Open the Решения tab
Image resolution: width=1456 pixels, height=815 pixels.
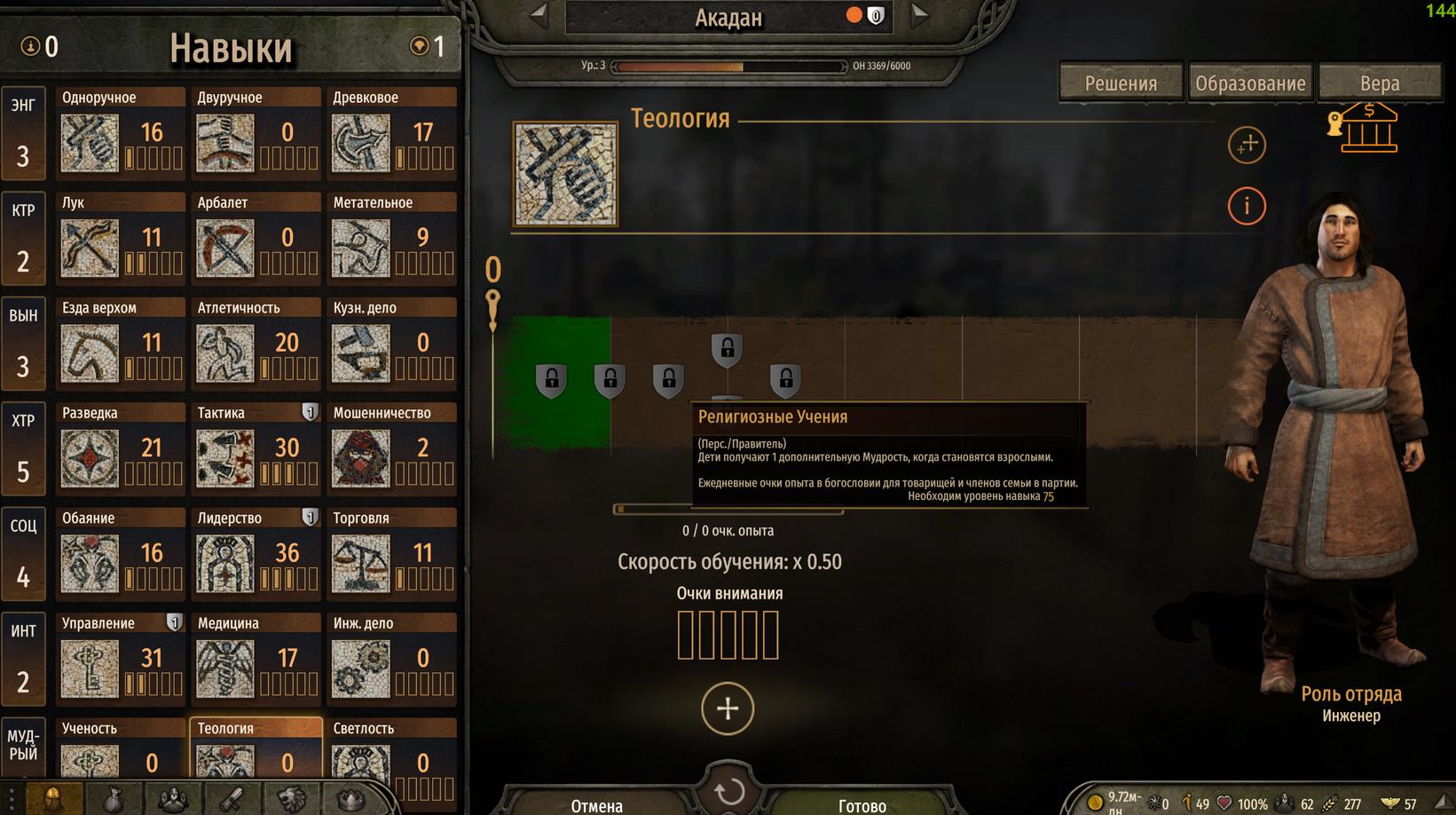[1121, 83]
